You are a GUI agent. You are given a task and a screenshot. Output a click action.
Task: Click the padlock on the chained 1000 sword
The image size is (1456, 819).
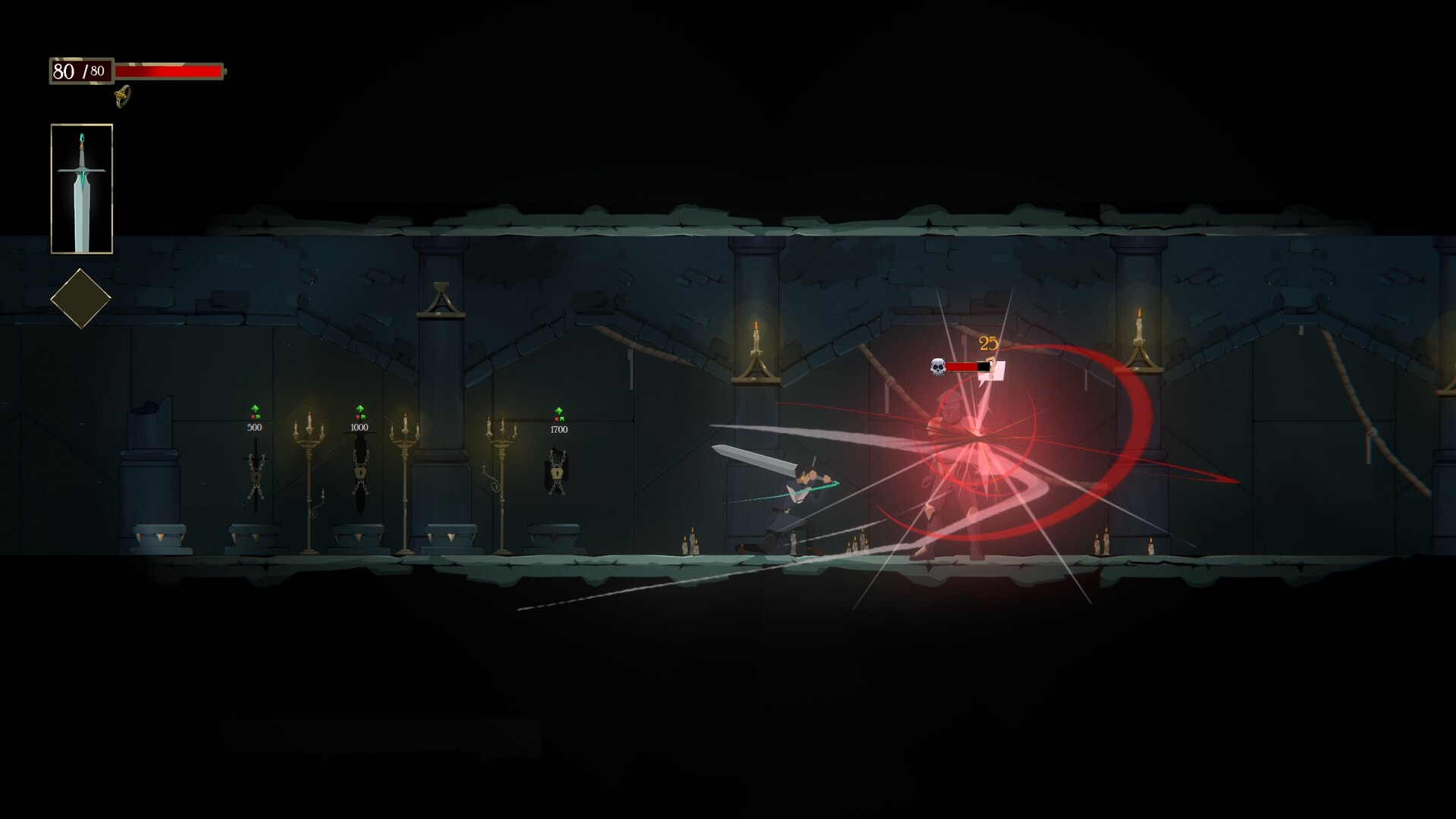360,472
